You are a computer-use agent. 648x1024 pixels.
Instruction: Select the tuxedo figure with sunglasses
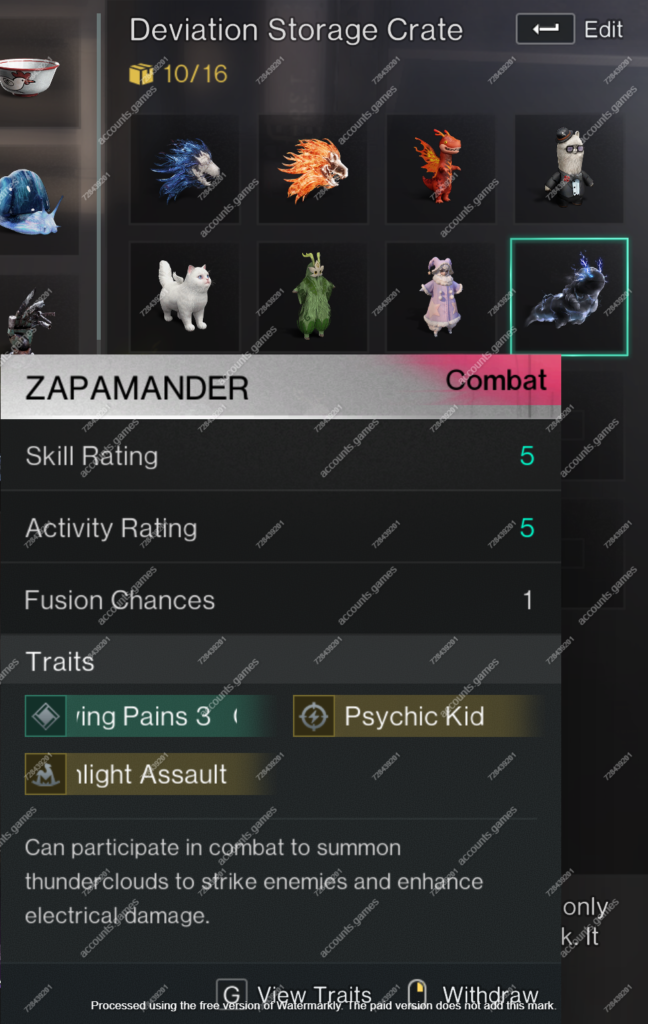[x=568, y=169]
